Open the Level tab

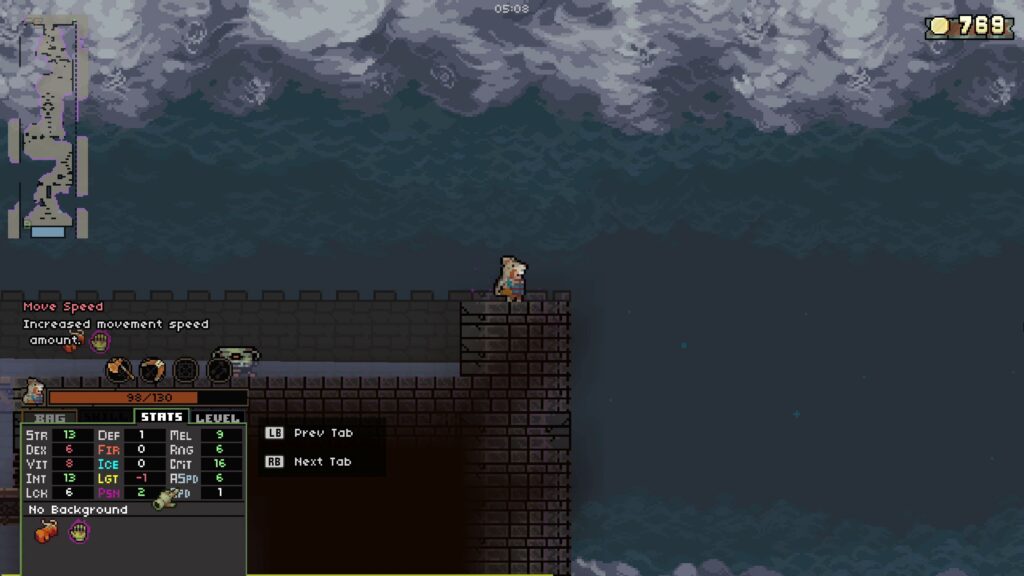click(217, 417)
